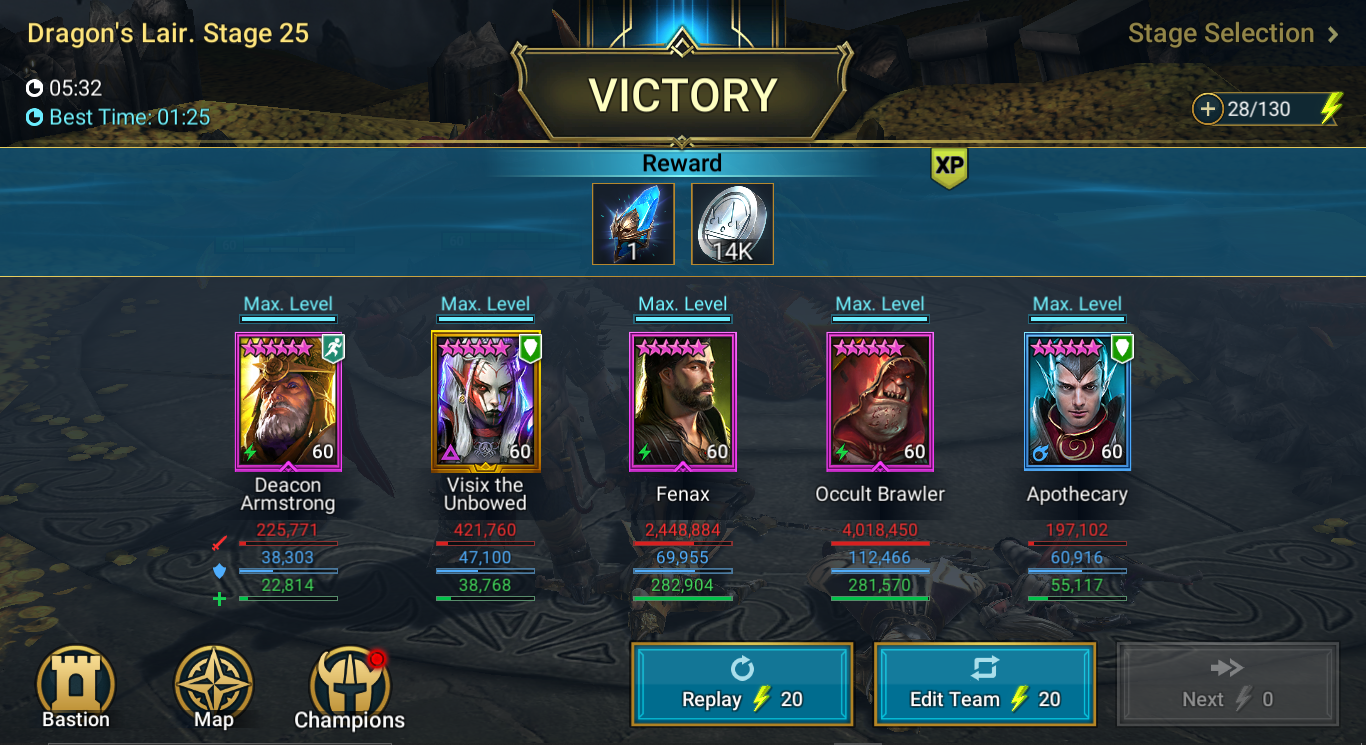The width and height of the screenshot is (1366, 745).
Task: Pick the Apothecary champion card
Action: 1077,401
